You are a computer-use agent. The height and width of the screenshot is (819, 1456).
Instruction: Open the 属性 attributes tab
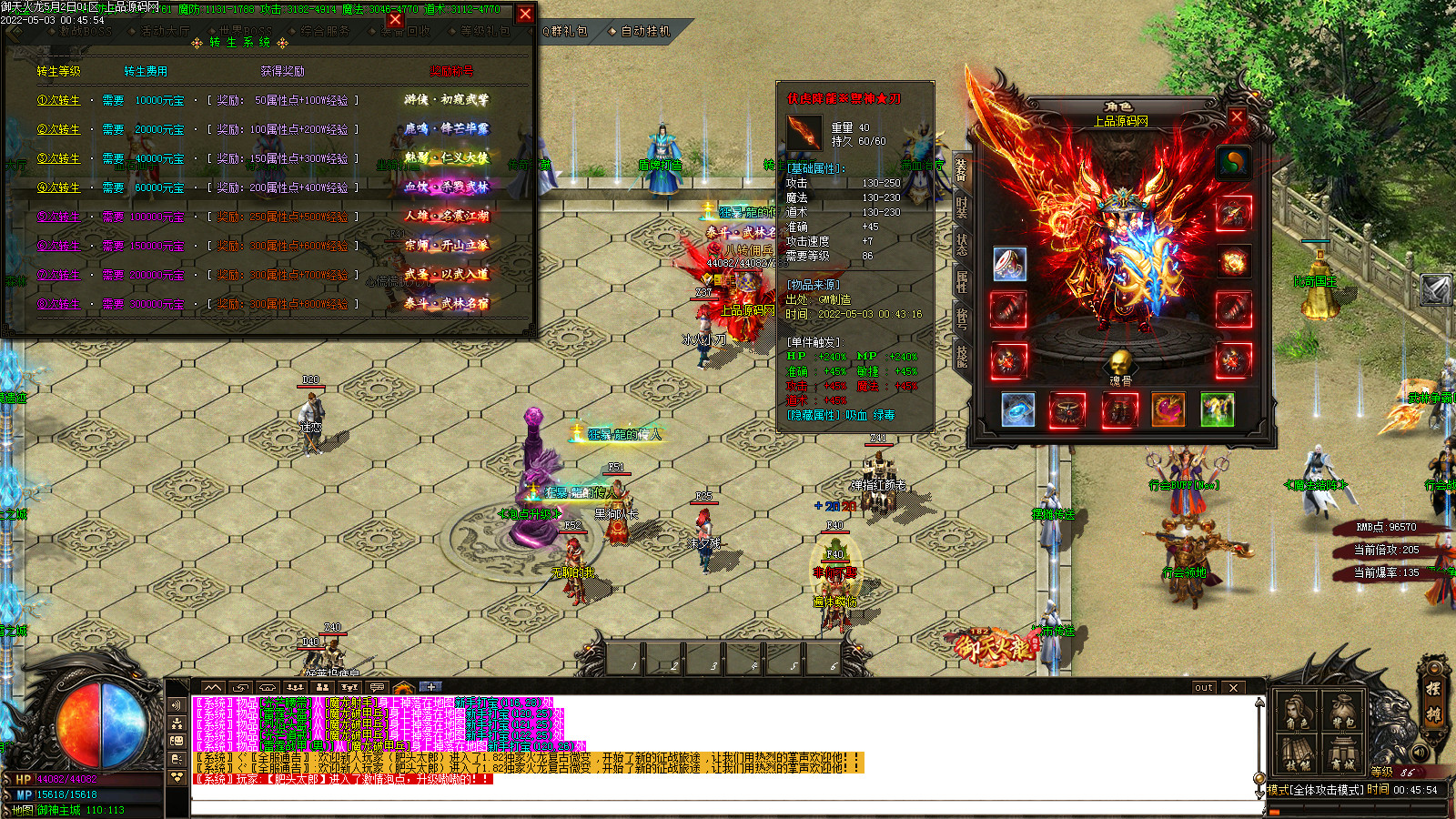(x=961, y=282)
